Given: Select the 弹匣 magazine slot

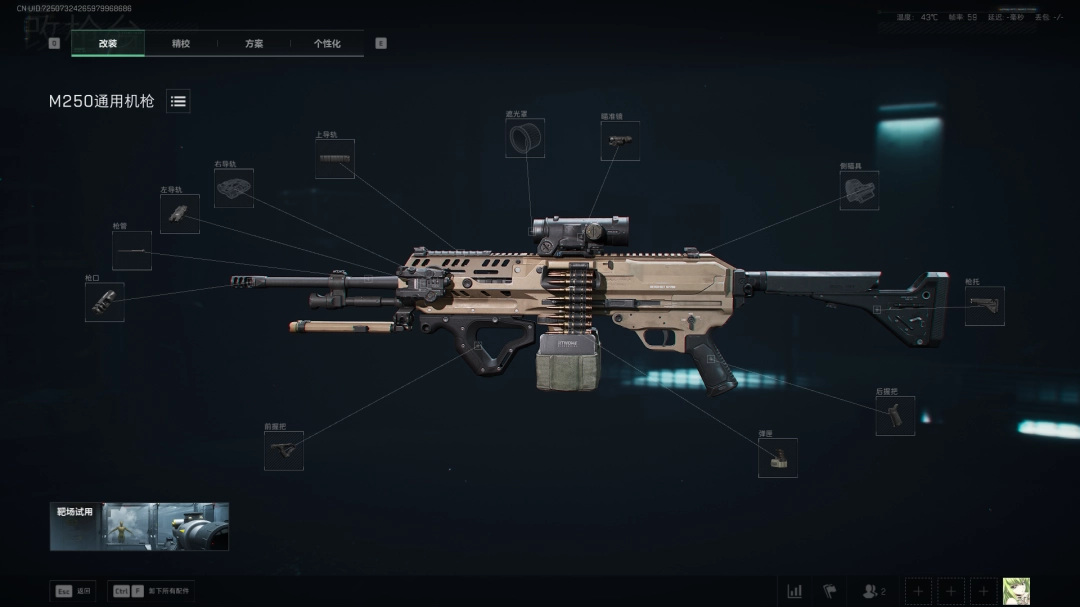Looking at the screenshot, I should click(777, 458).
